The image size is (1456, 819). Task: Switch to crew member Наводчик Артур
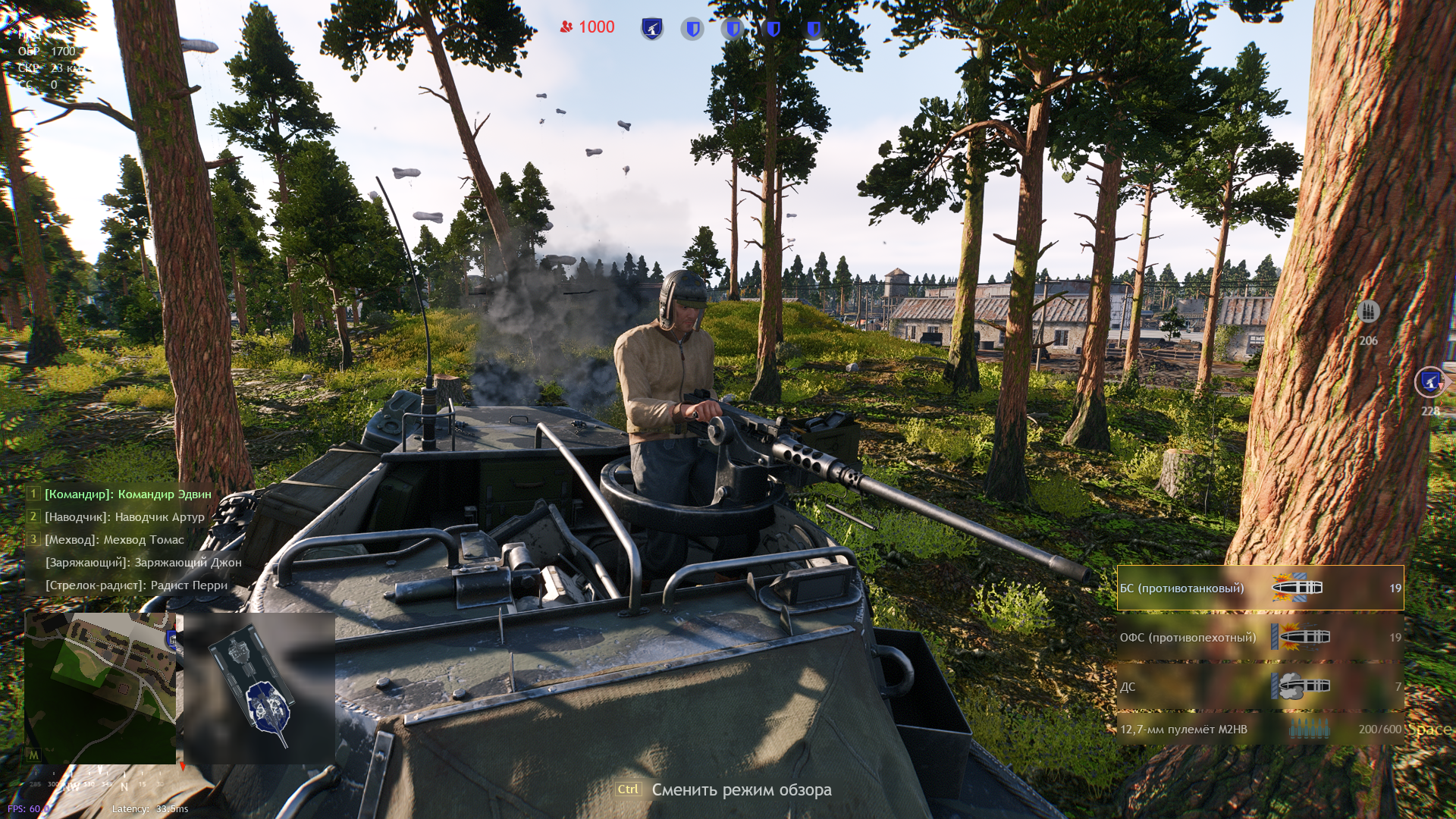124,517
